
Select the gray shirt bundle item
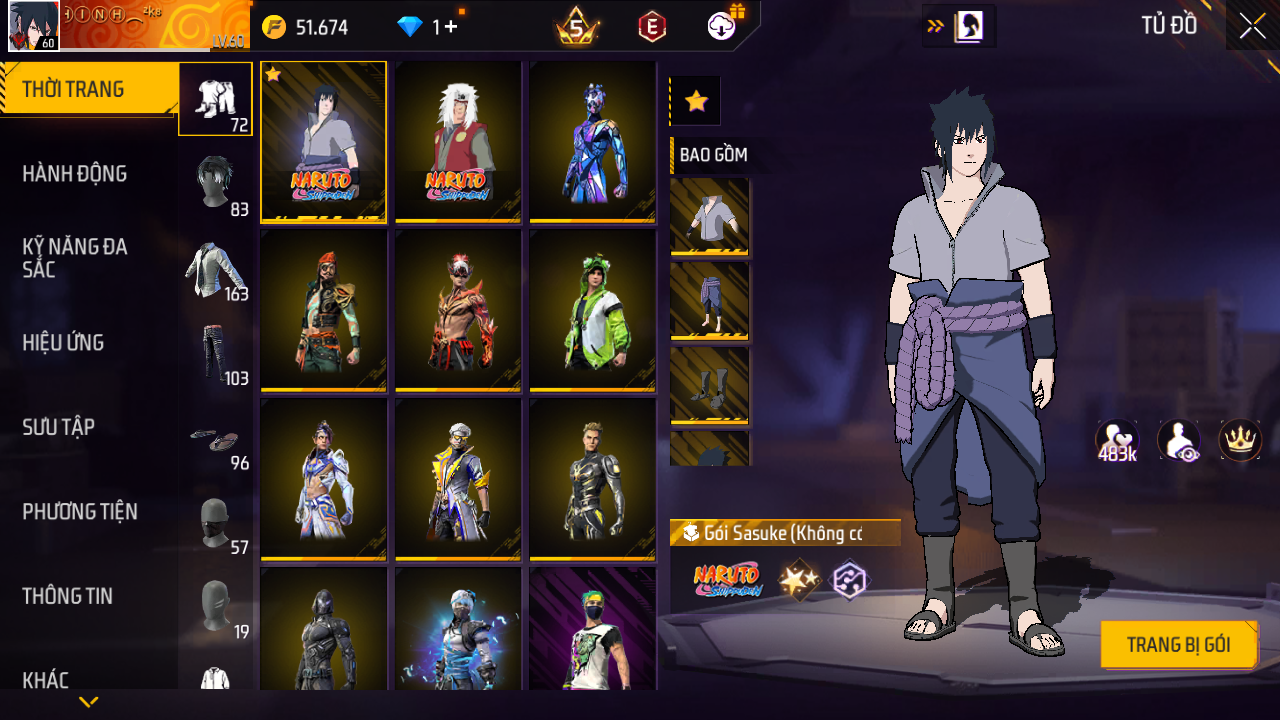(710, 217)
